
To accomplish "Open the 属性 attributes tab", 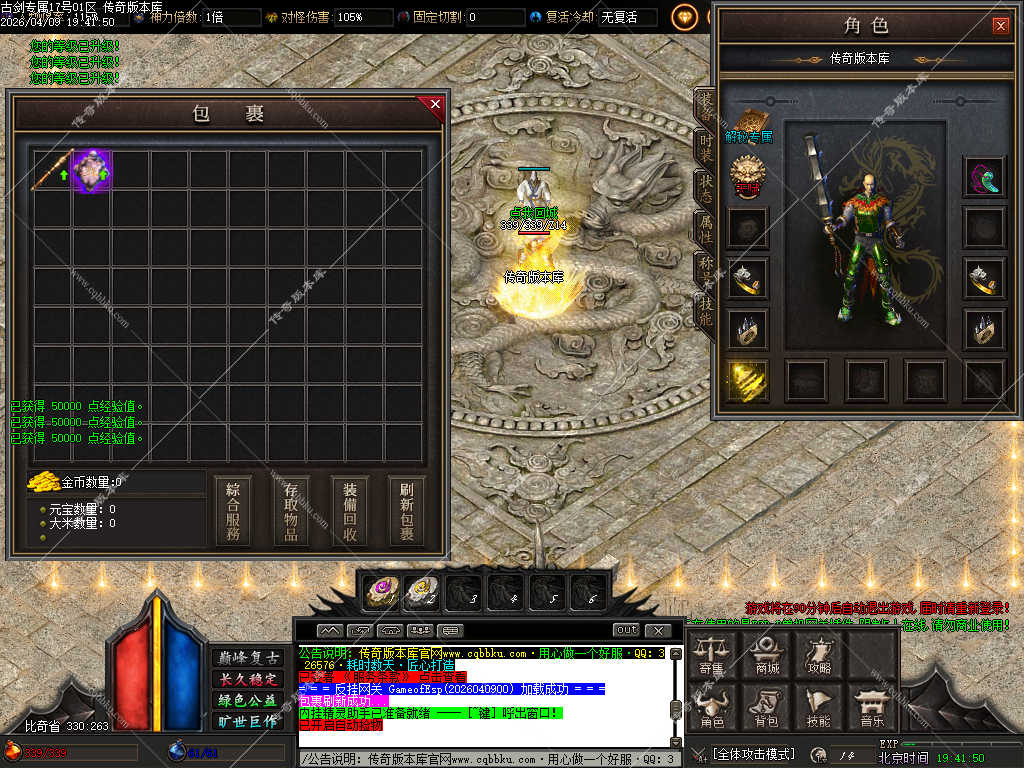I will (x=705, y=231).
